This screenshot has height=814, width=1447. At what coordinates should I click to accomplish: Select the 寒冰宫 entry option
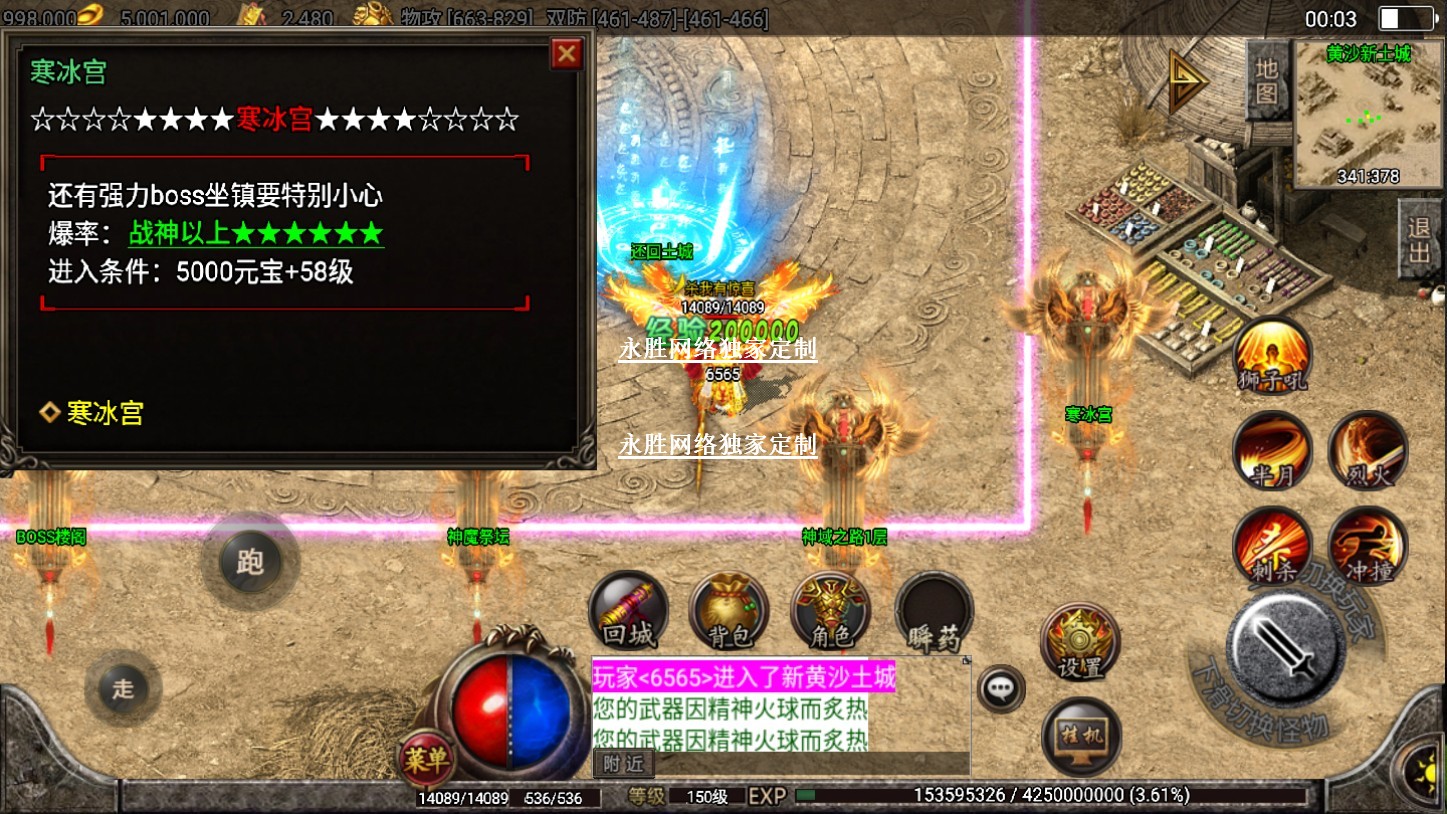point(104,413)
